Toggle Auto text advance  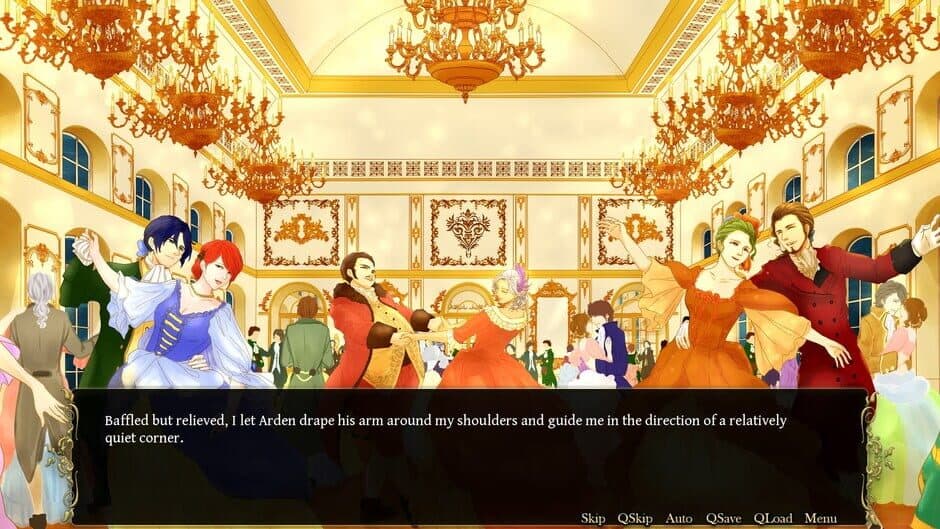(679, 518)
